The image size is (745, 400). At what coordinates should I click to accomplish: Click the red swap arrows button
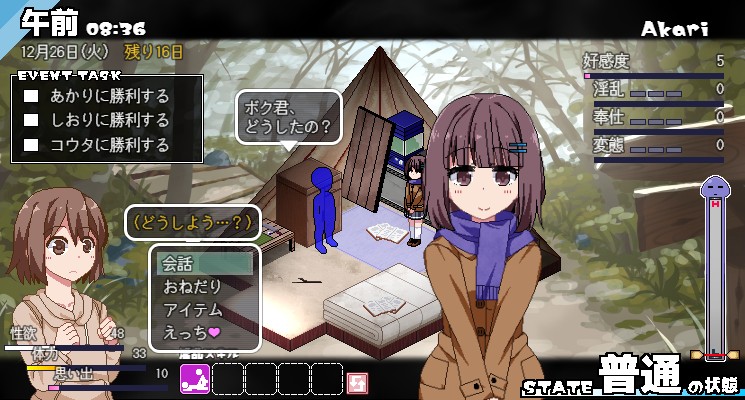point(357,381)
